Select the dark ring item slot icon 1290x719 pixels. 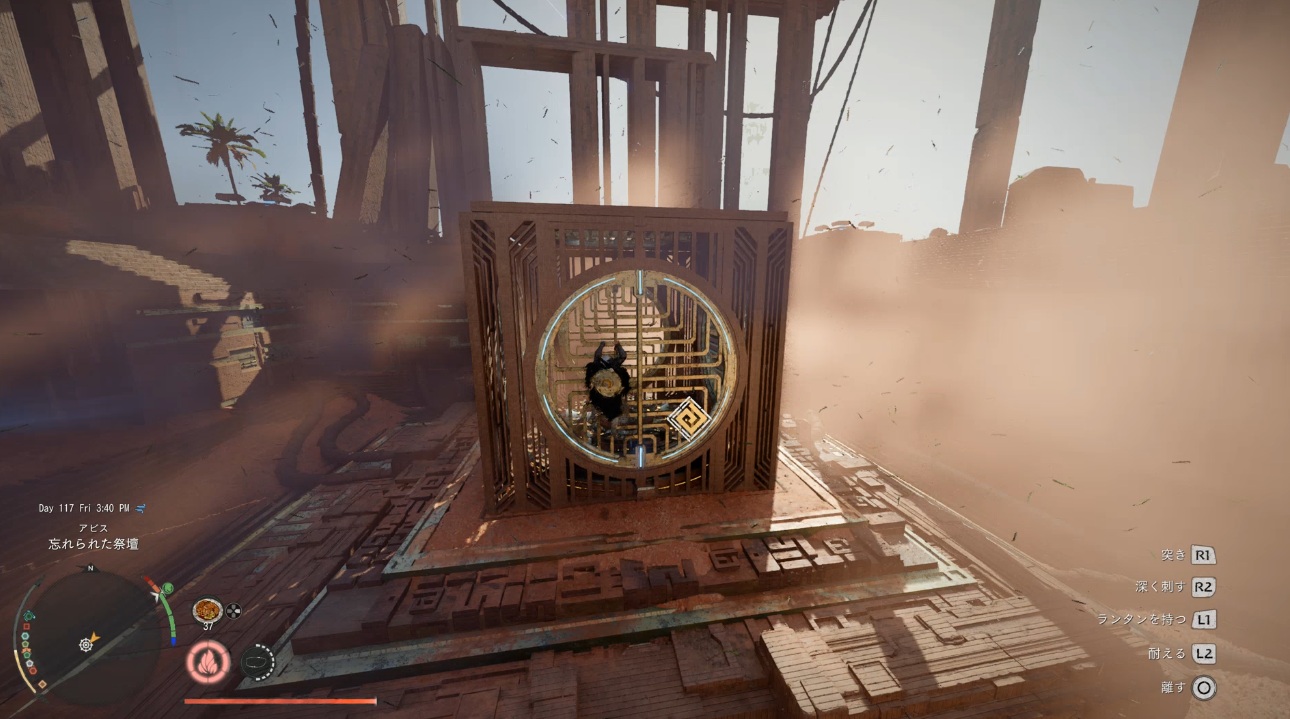coord(258,662)
